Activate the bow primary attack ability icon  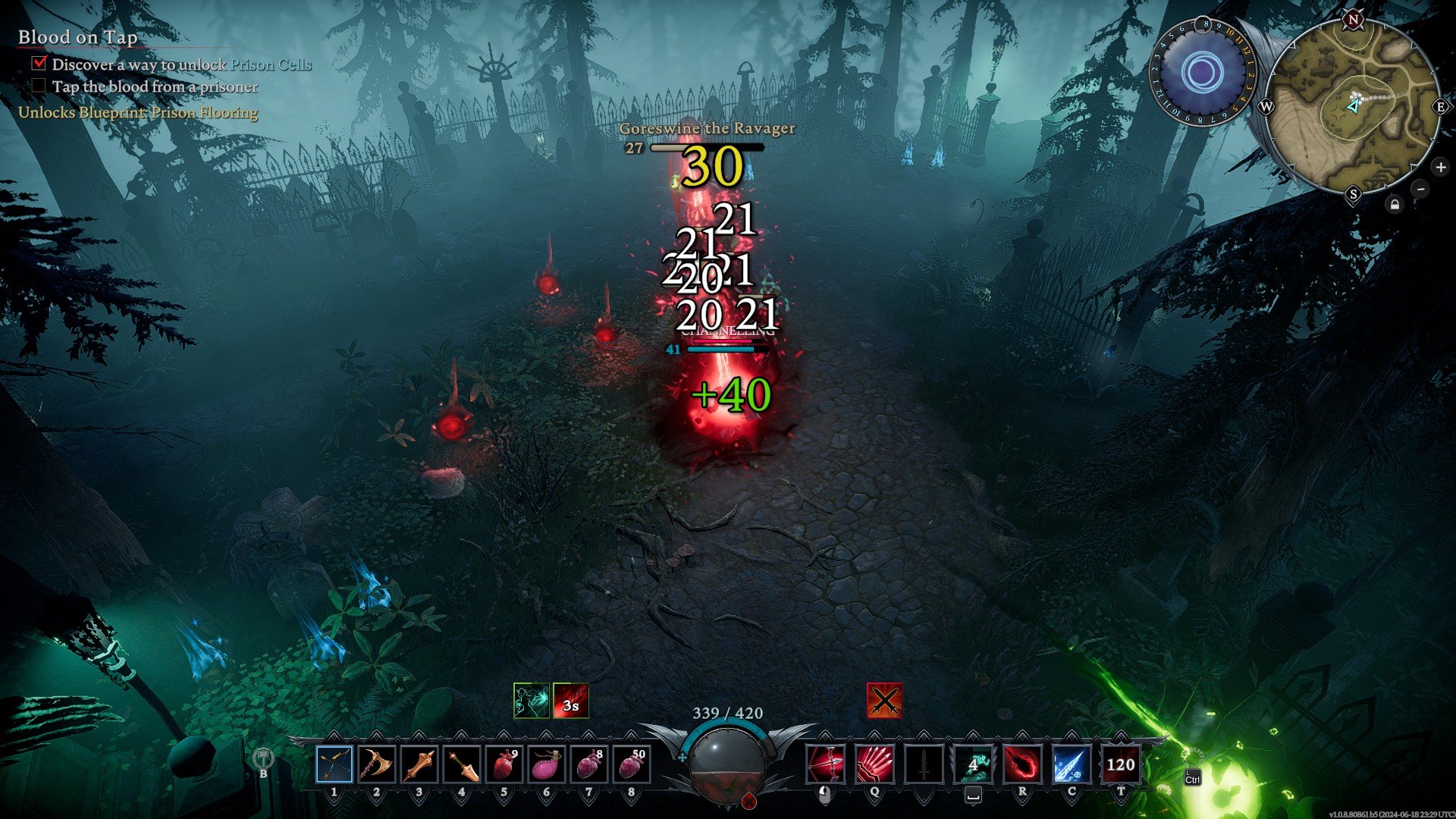826,764
